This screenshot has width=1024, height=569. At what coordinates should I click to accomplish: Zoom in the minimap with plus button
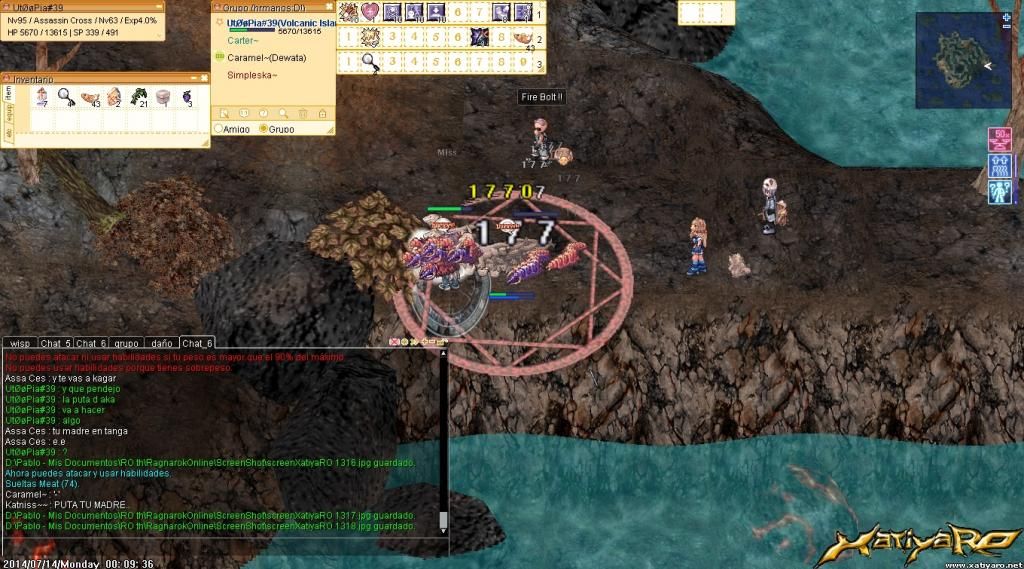point(1006,17)
